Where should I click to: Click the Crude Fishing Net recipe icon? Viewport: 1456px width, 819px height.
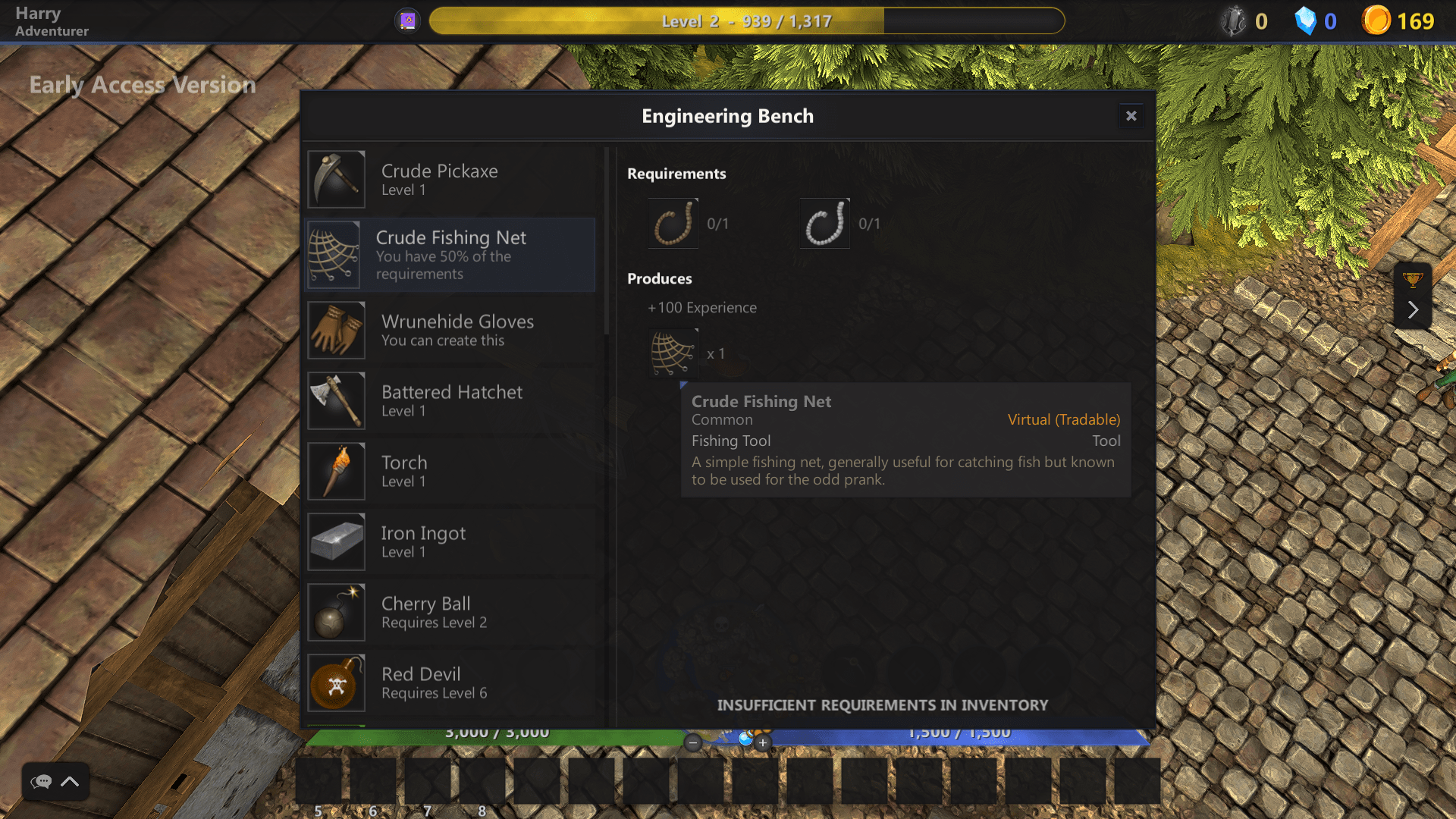[334, 255]
